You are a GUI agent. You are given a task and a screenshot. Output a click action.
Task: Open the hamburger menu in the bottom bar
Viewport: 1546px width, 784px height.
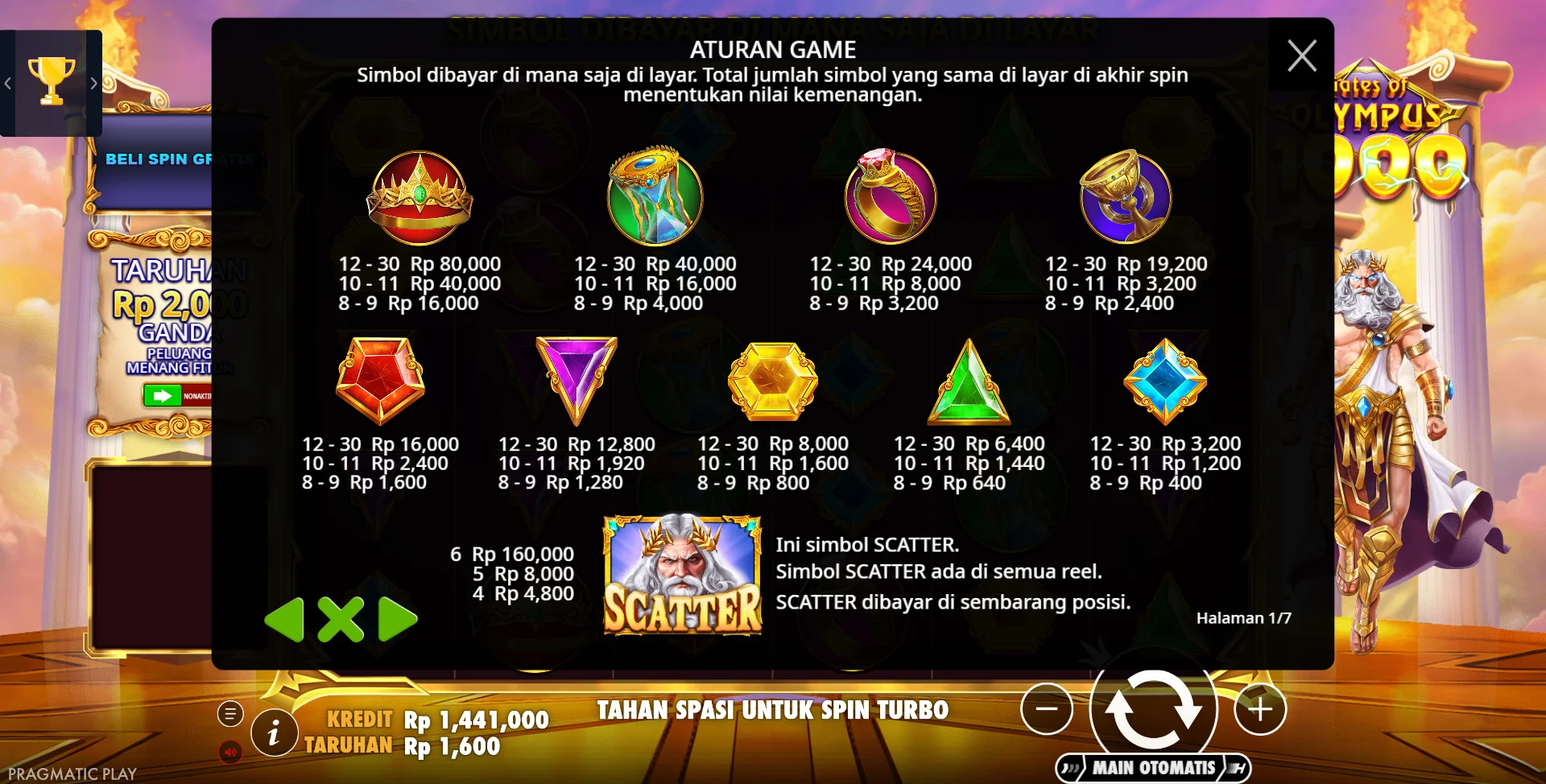pyautogui.click(x=230, y=712)
